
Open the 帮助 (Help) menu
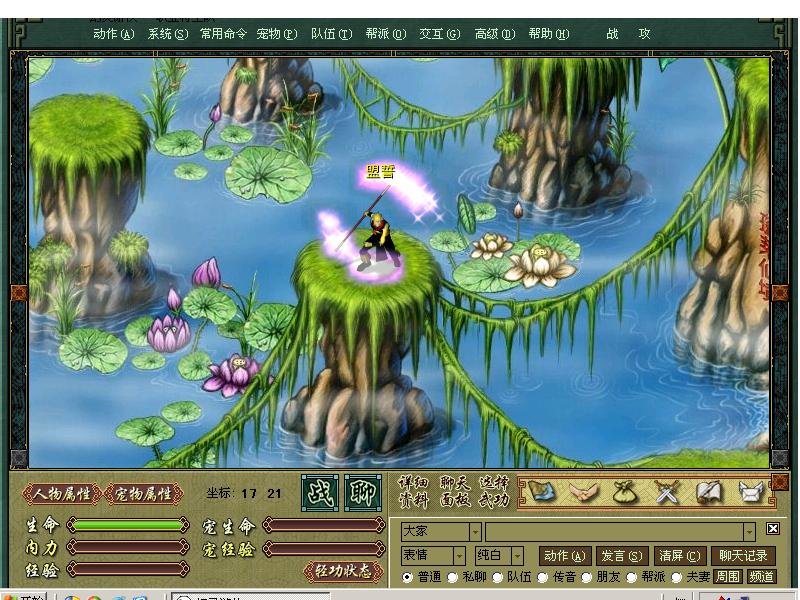pyautogui.click(x=548, y=33)
